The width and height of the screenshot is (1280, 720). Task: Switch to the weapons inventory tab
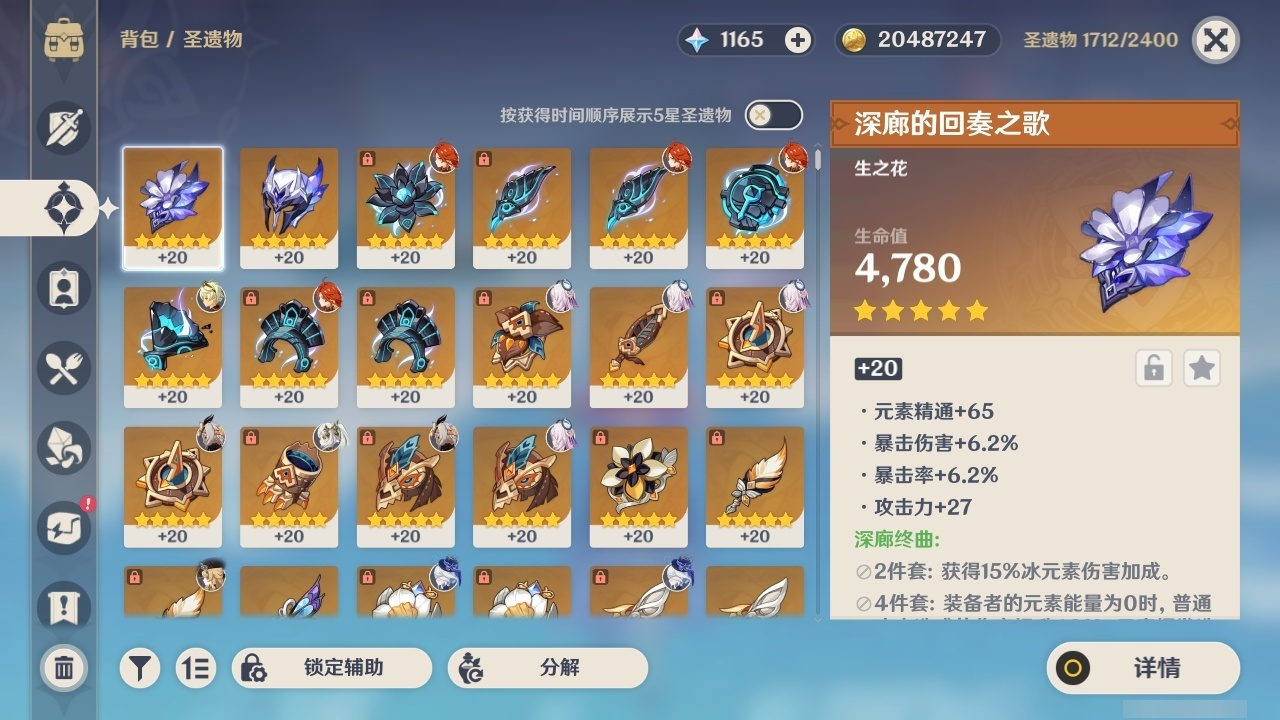pyautogui.click(x=64, y=125)
